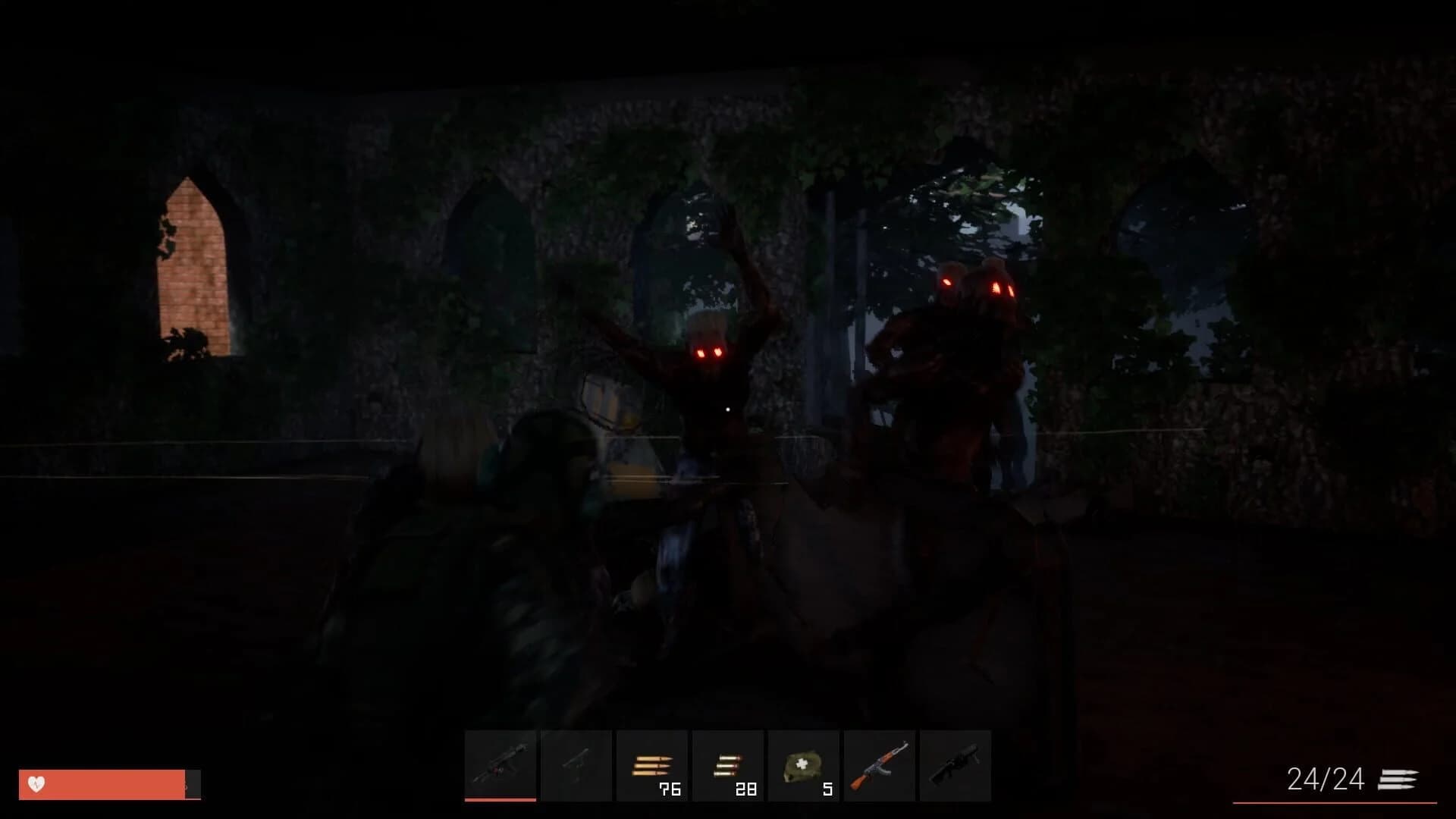Click the medkit counter number 5

point(827,789)
